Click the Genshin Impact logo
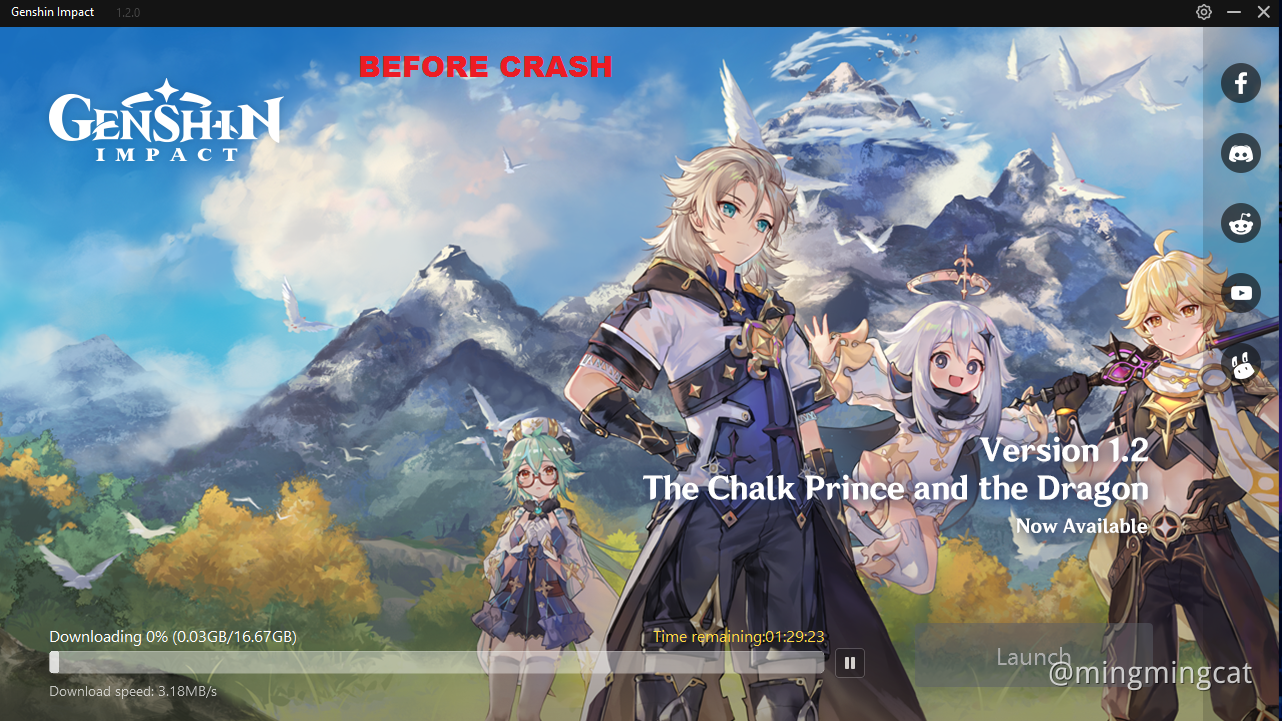This screenshot has width=1282, height=721. coord(165,120)
